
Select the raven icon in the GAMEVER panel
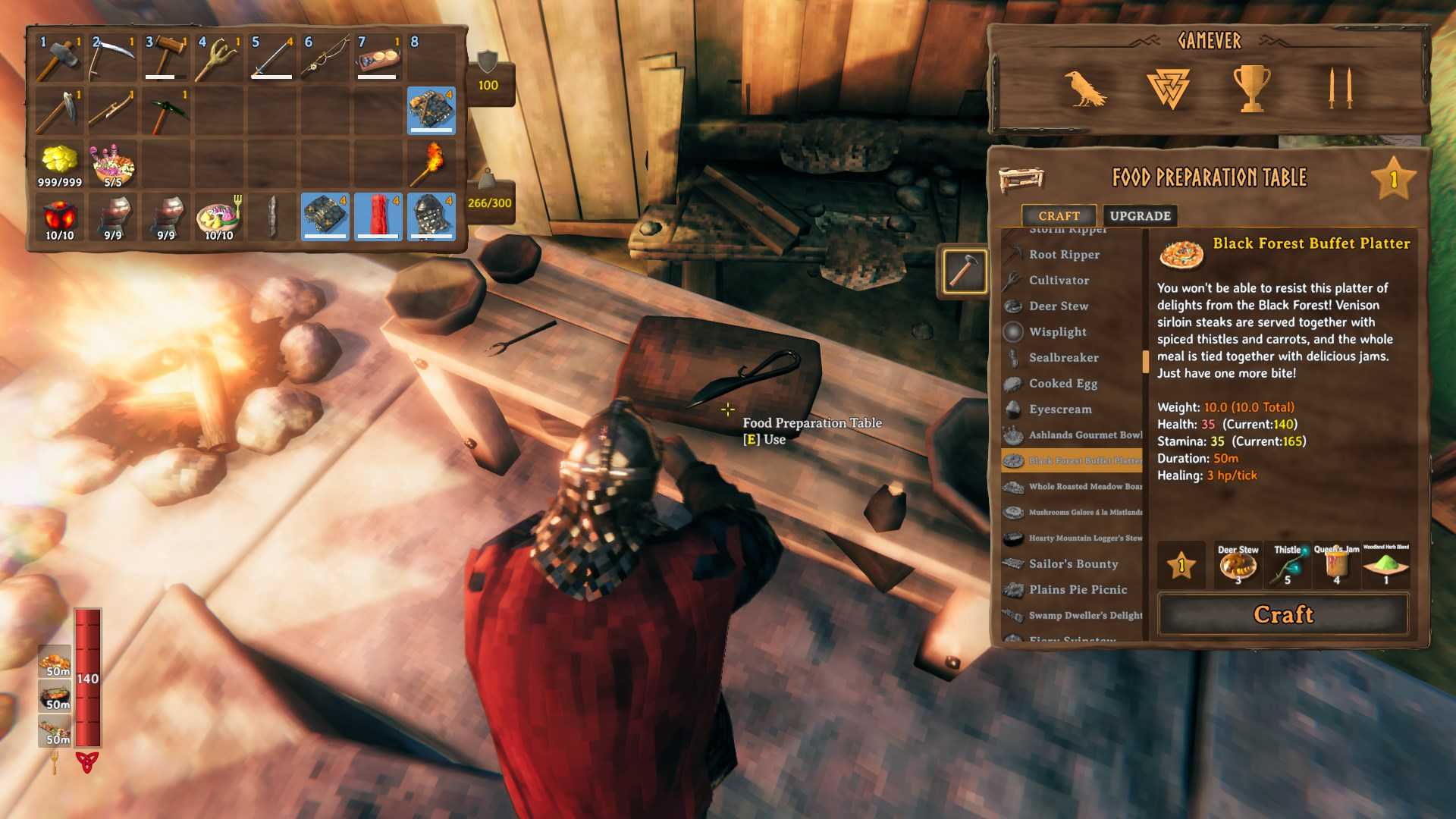[1087, 87]
